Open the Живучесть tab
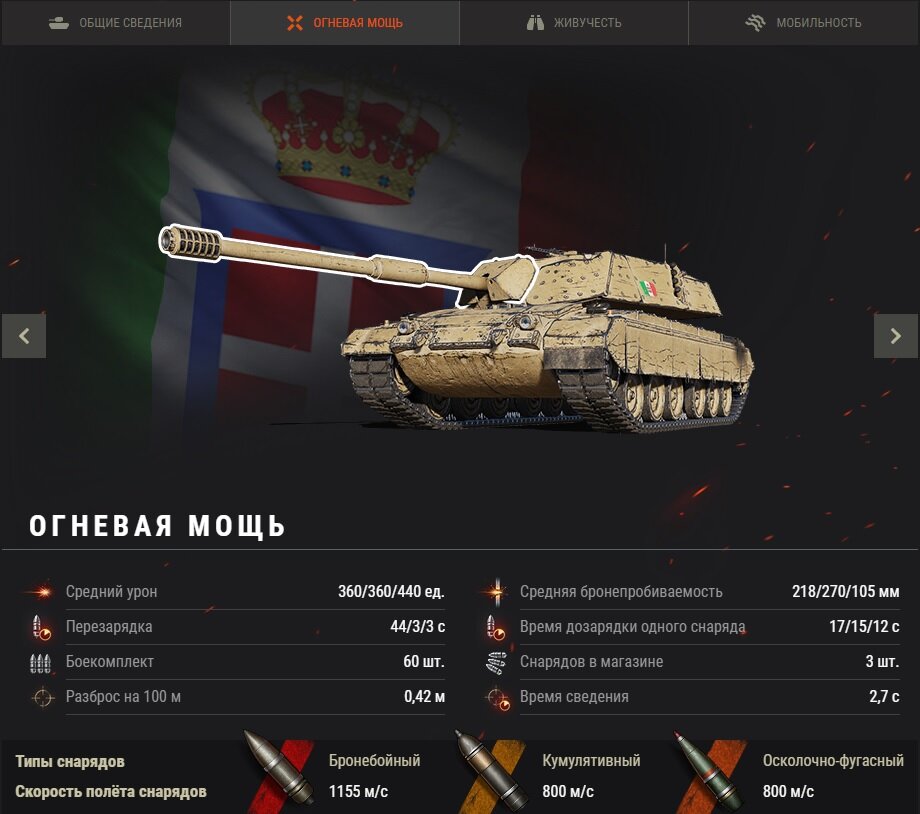Viewport: 920px width, 814px height. (574, 23)
